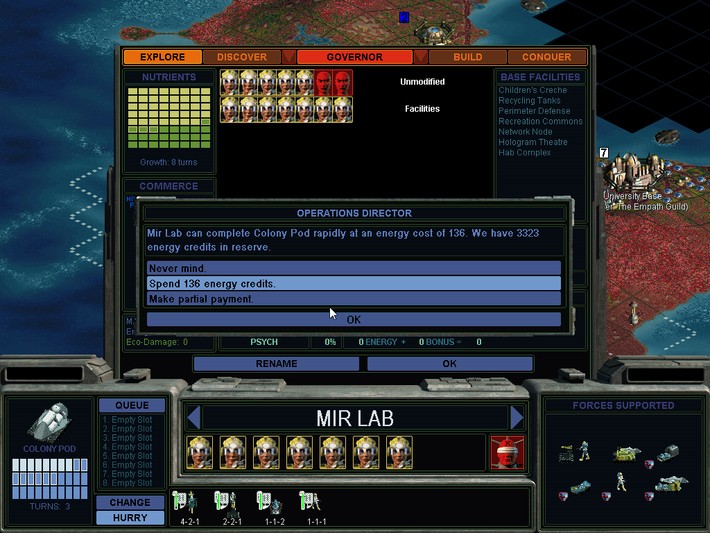This screenshot has width=710, height=533.
Task: Pick 'Make partial payment.' option
Action: (354, 298)
